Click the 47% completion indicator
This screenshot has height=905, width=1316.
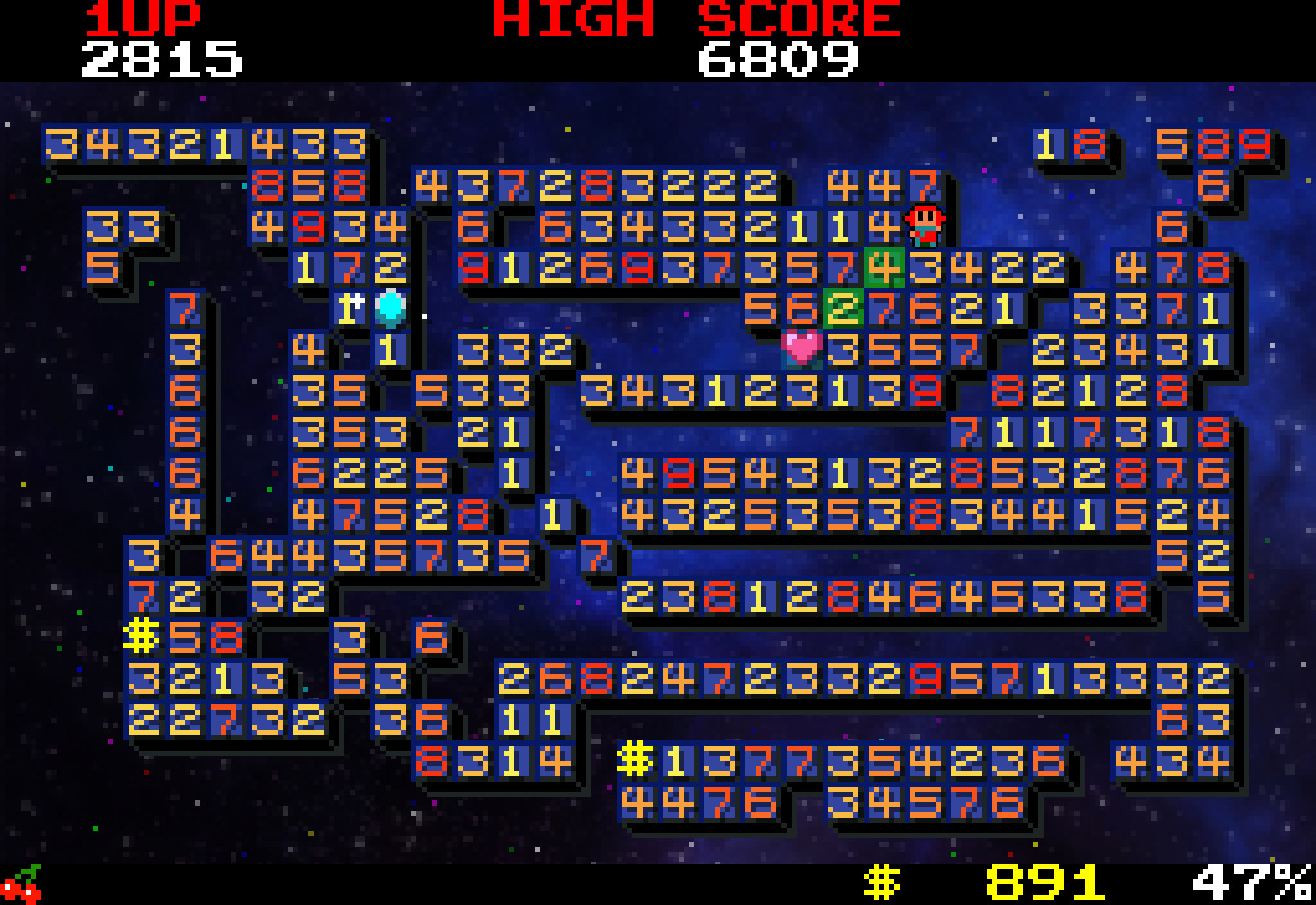tap(1241, 878)
